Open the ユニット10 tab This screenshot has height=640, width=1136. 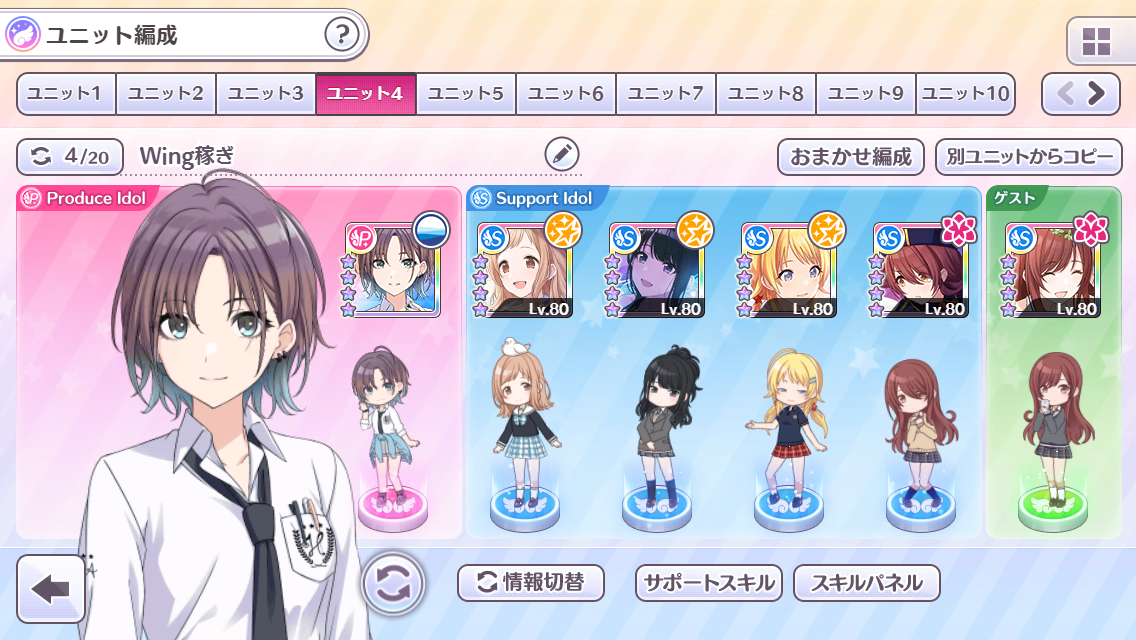point(965,94)
